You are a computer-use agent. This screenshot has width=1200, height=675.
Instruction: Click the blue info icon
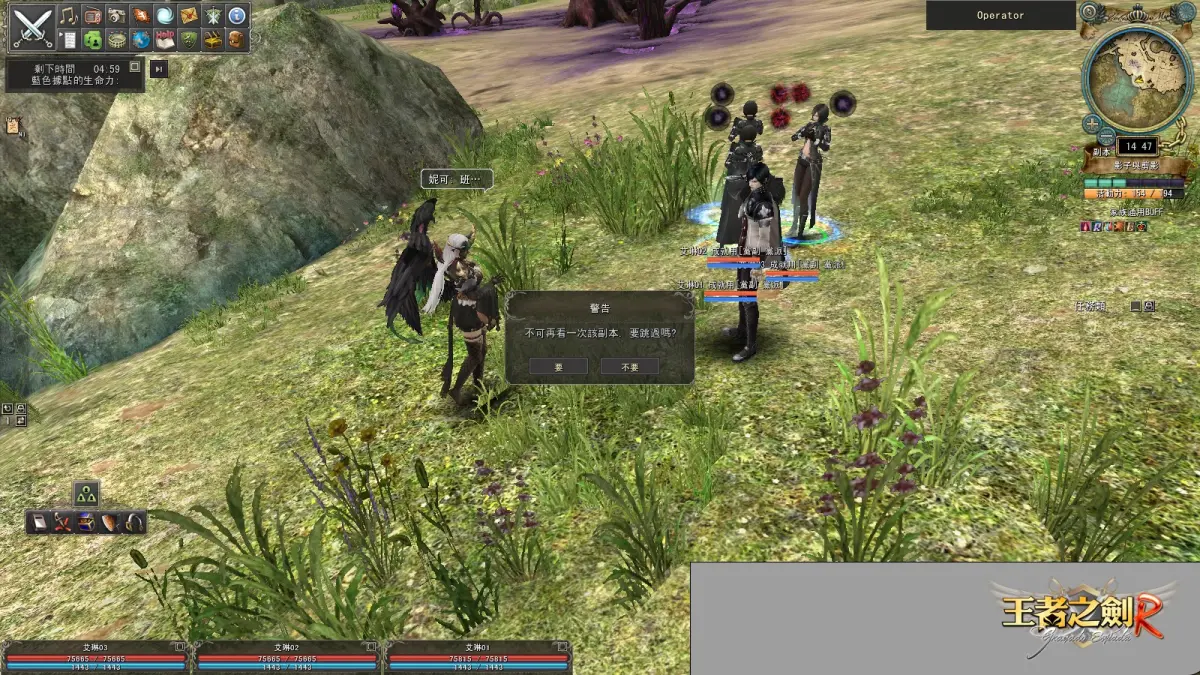point(237,15)
